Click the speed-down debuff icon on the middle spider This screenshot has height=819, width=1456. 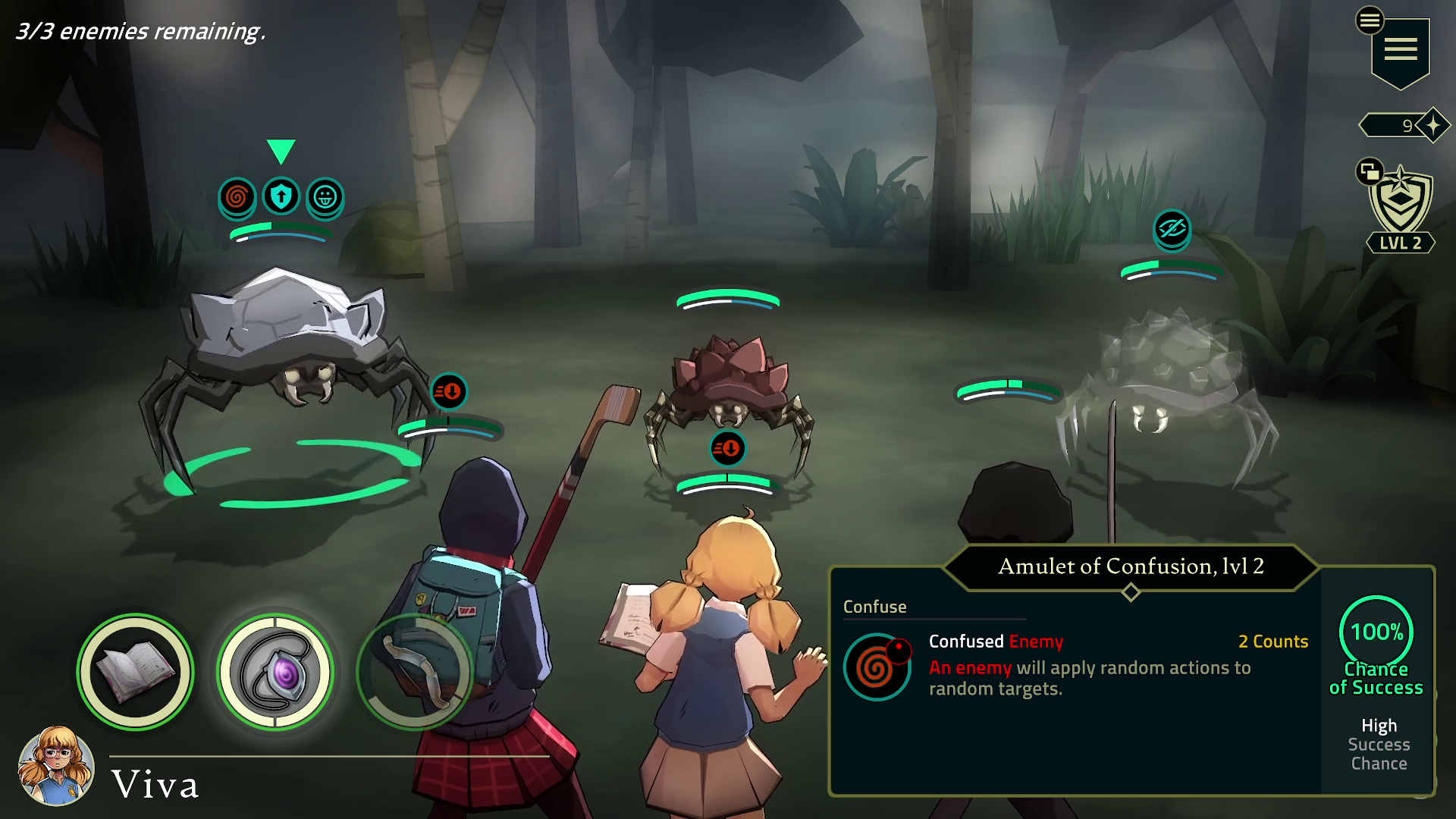tap(726, 447)
